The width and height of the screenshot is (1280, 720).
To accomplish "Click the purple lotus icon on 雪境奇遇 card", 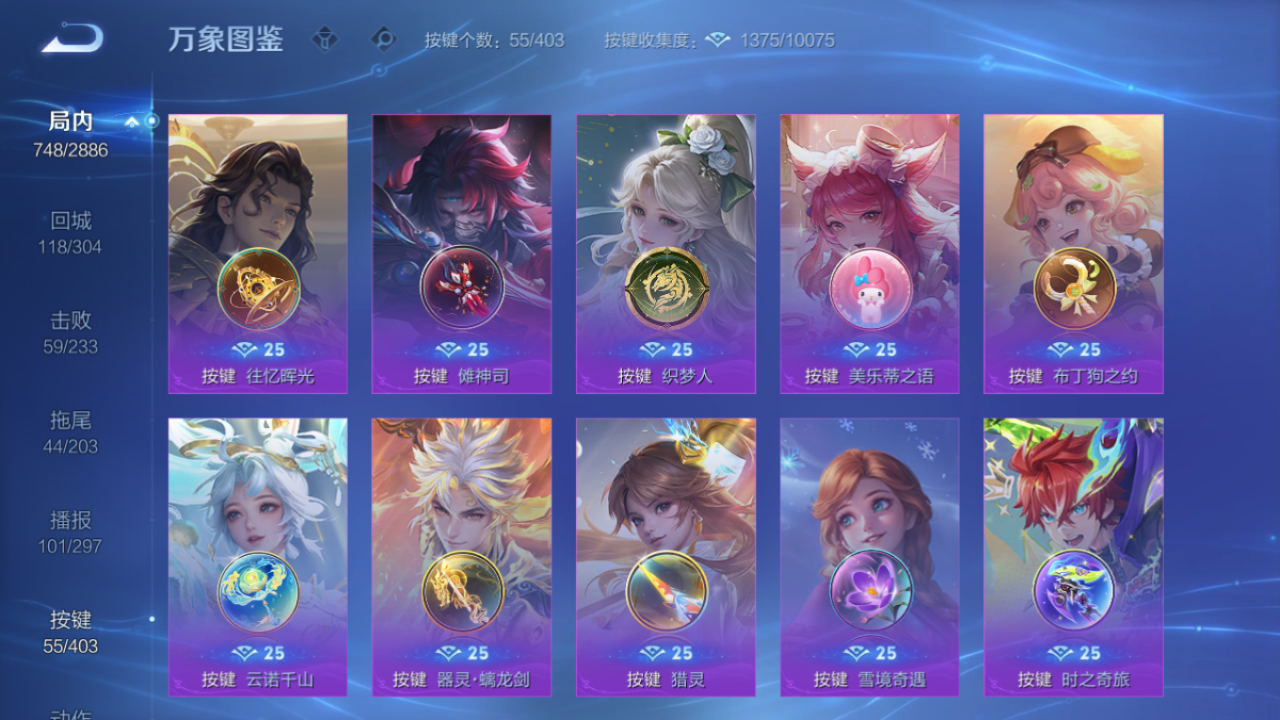I will point(869,590).
